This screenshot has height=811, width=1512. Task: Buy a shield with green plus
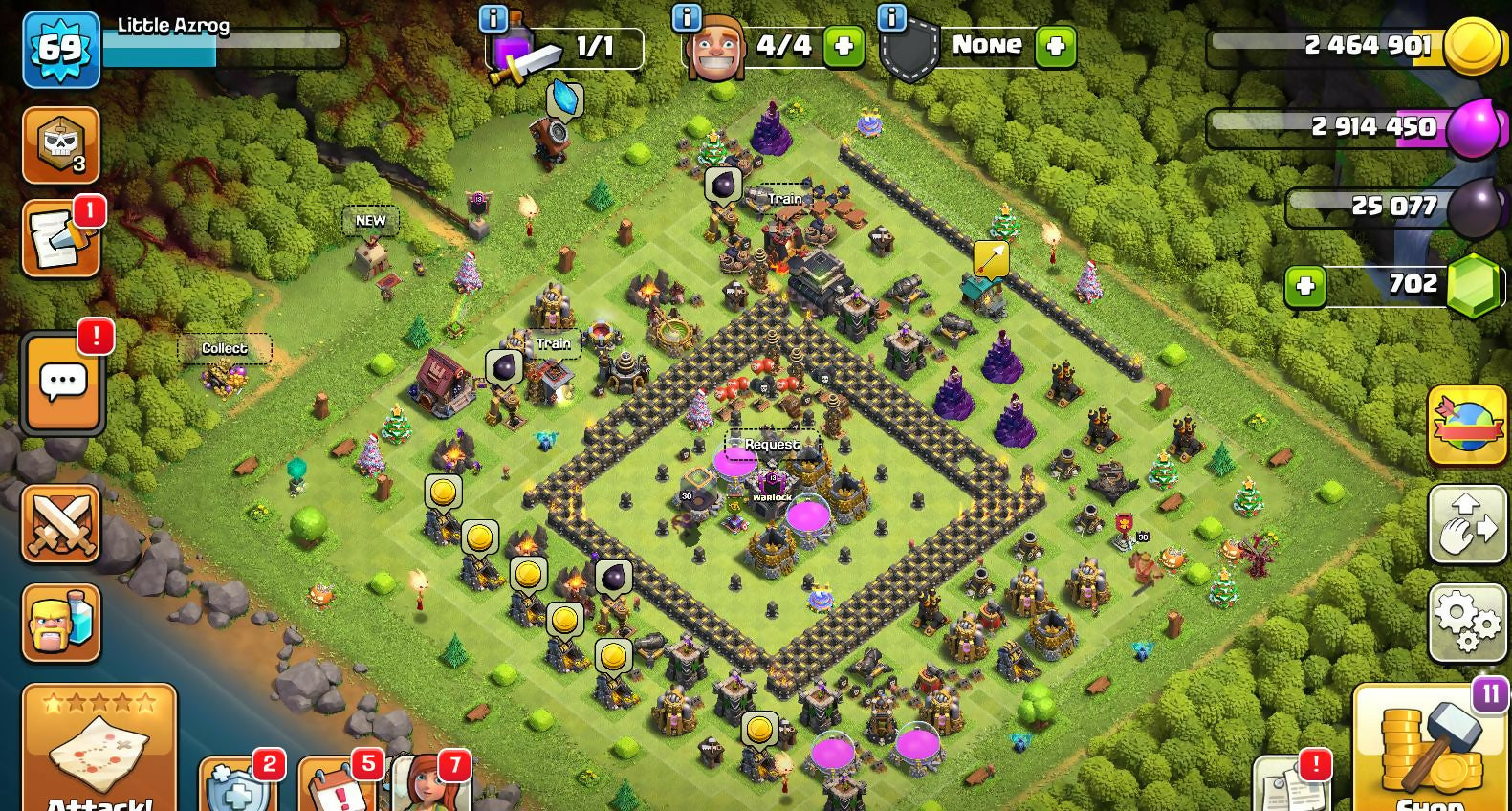tap(1056, 47)
